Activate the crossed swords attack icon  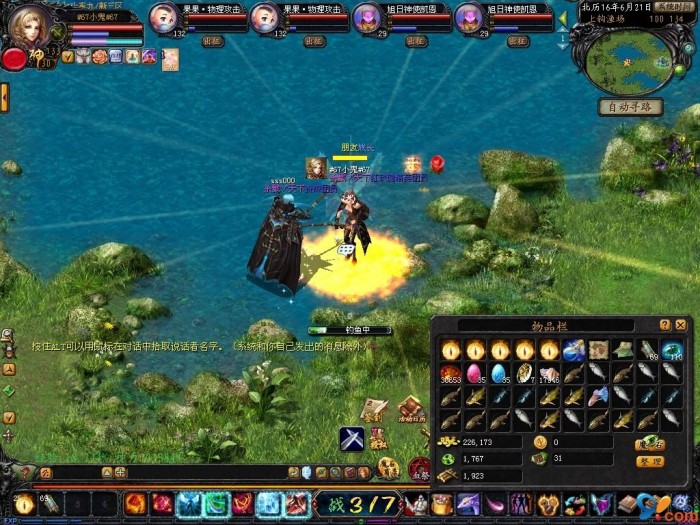point(350,438)
